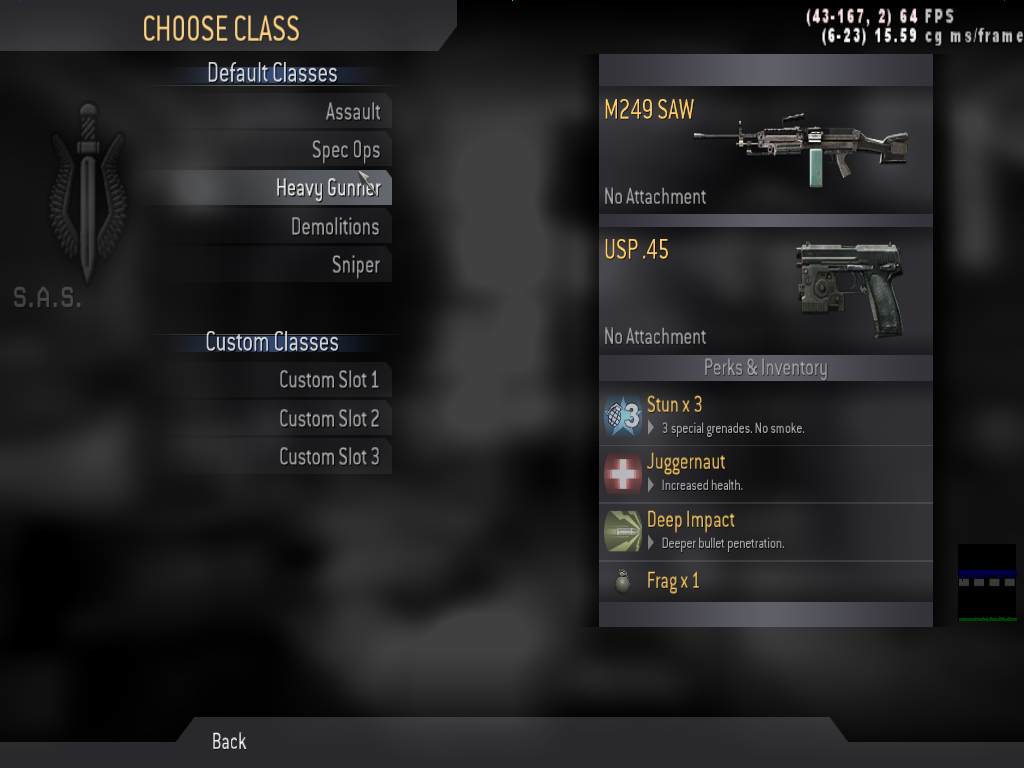
Task: Select the Demolitions class
Action: [334, 227]
